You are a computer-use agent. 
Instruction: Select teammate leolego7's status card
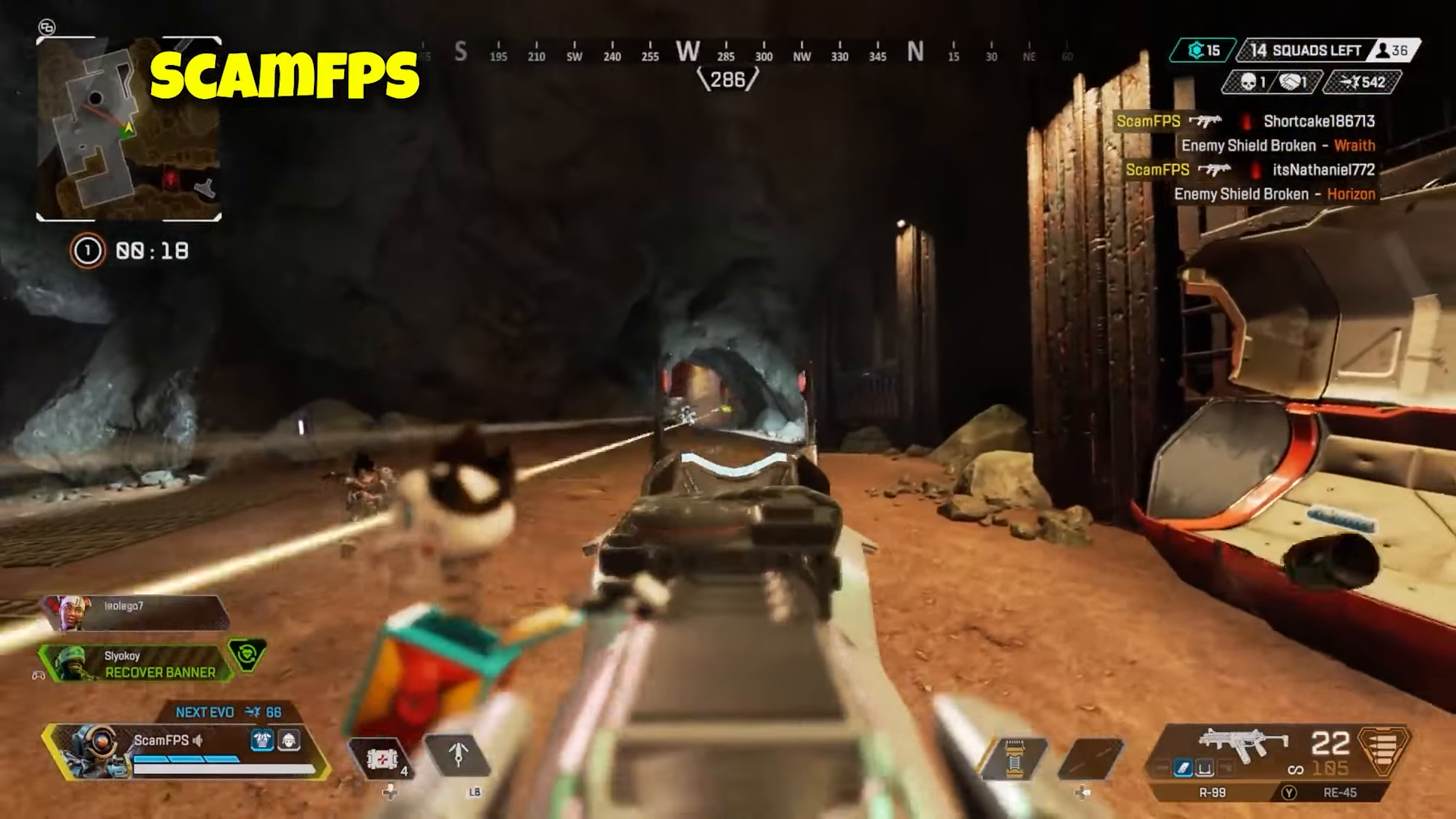coord(136,613)
